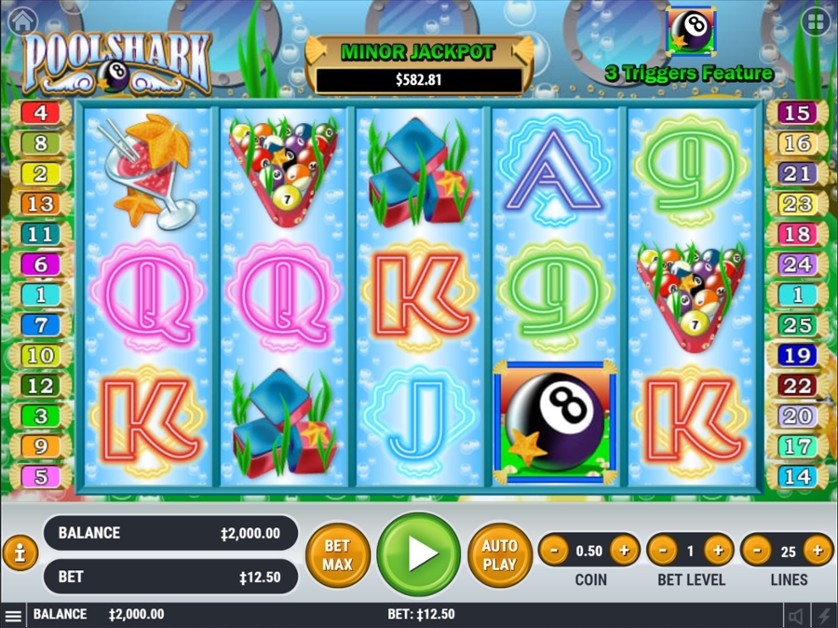
Task: Toggle the lightning bolt quick-spin icon
Action: 823,616
